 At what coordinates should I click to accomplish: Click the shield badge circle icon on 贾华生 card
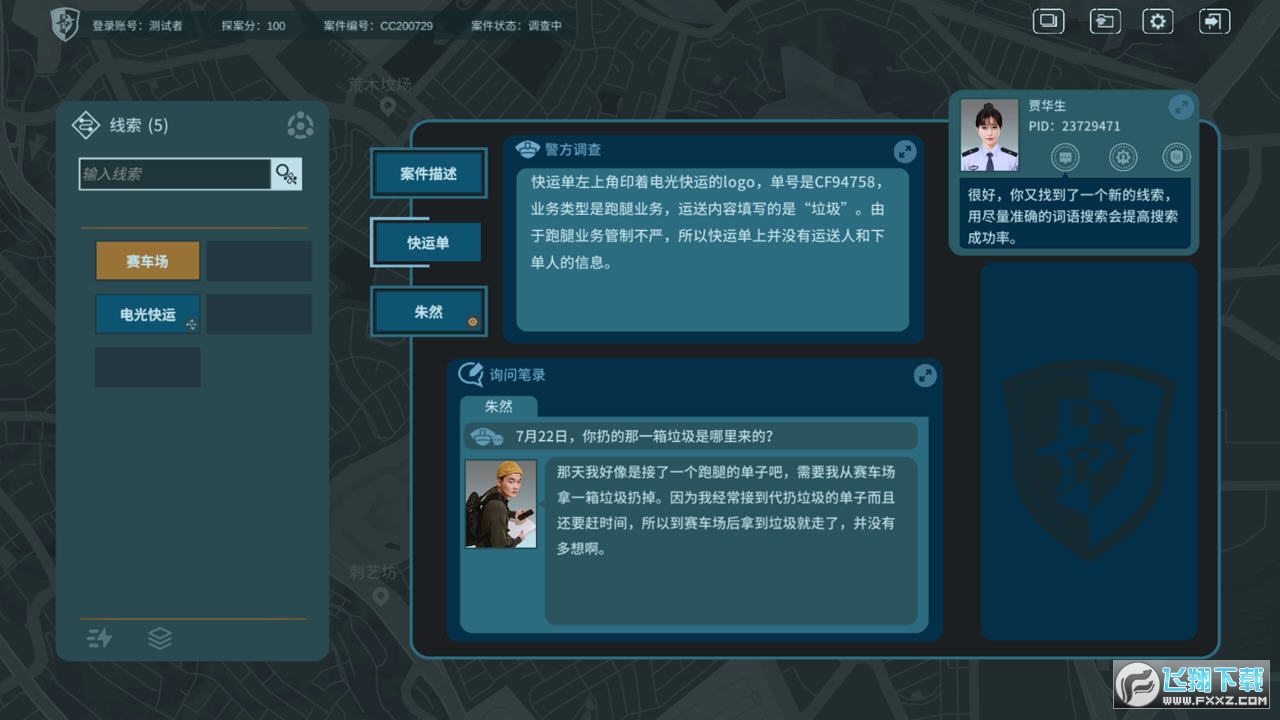tap(1176, 157)
